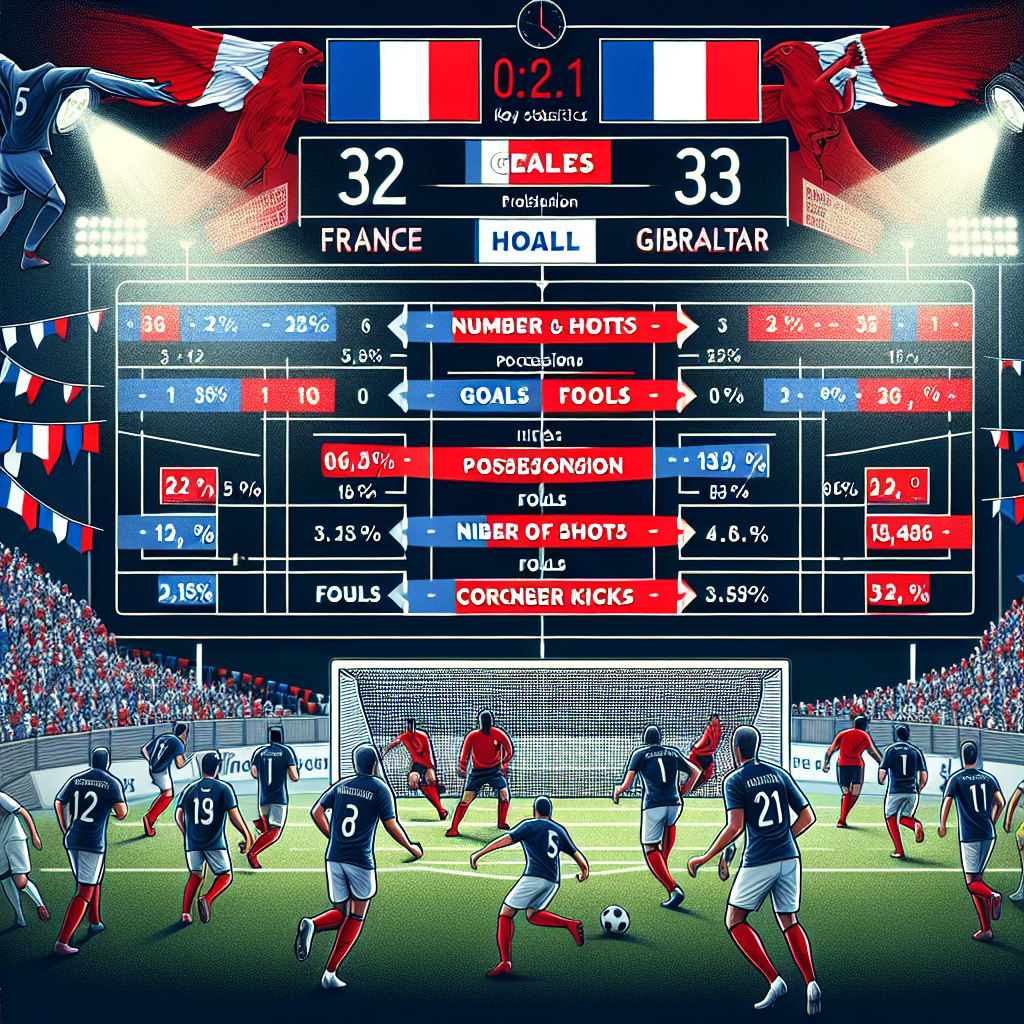Click the clock icon above the score
The width and height of the screenshot is (1024, 1024).
[x=537, y=21]
